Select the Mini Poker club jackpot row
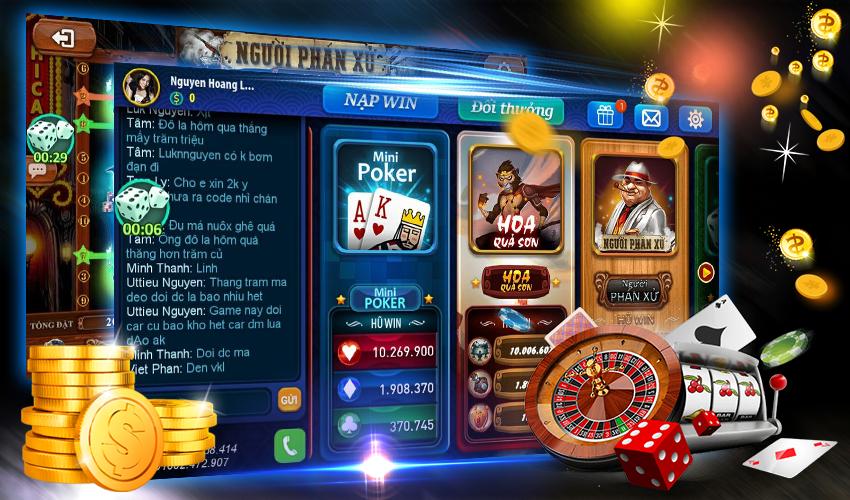 coord(386,423)
